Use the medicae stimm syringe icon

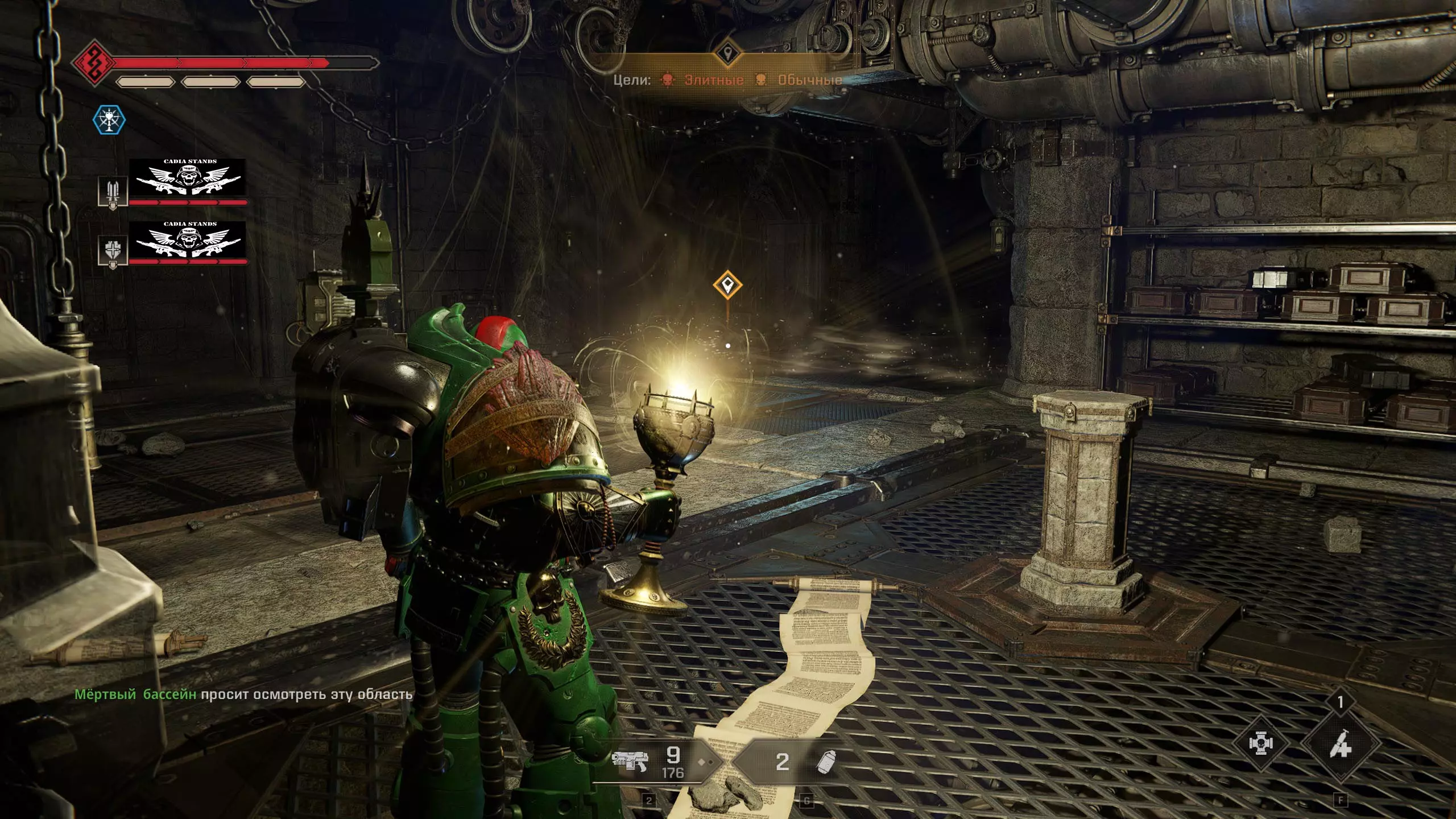tap(1340, 744)
